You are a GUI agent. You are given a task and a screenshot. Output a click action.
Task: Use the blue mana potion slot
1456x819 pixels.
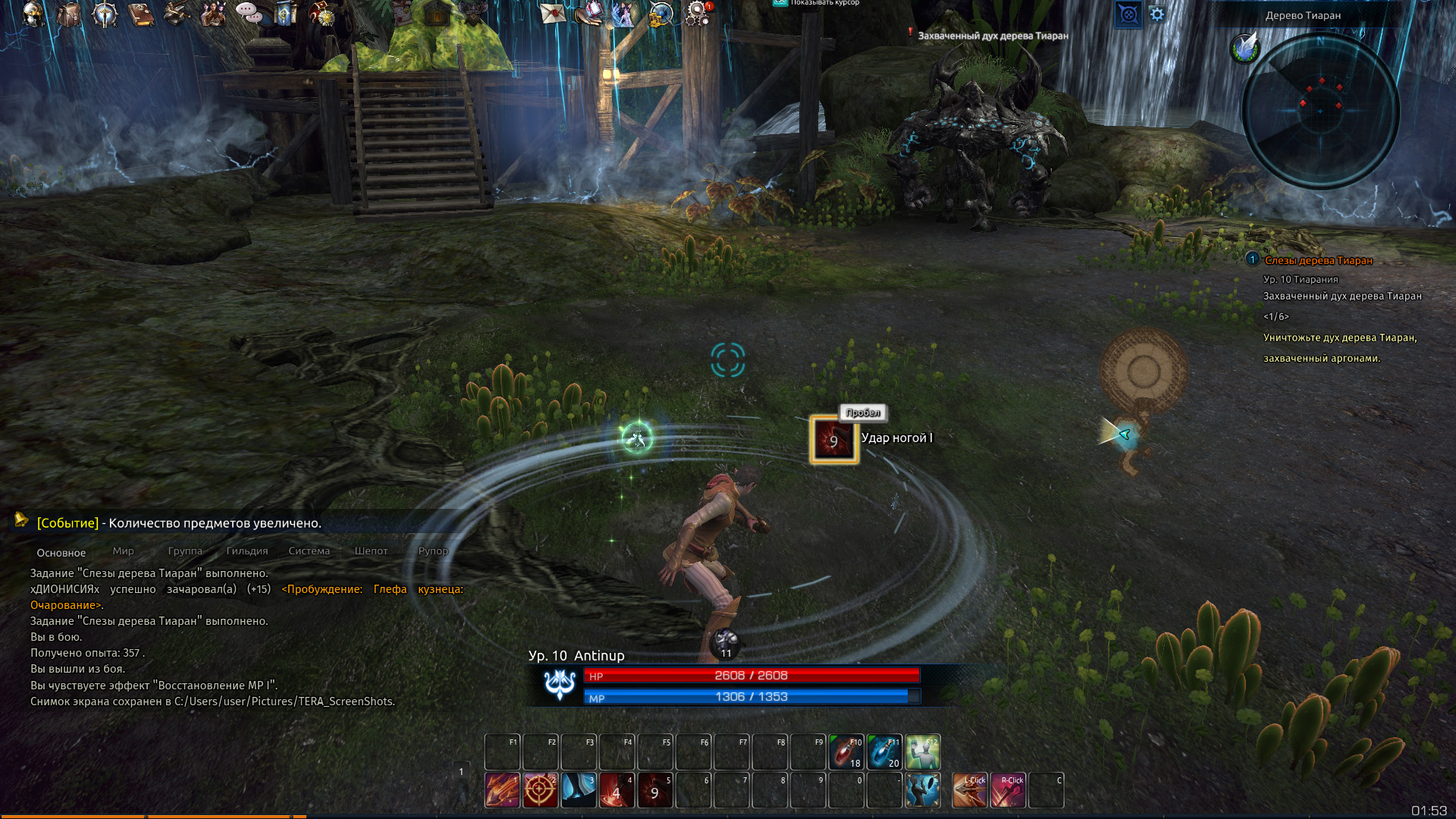point(884,752)
